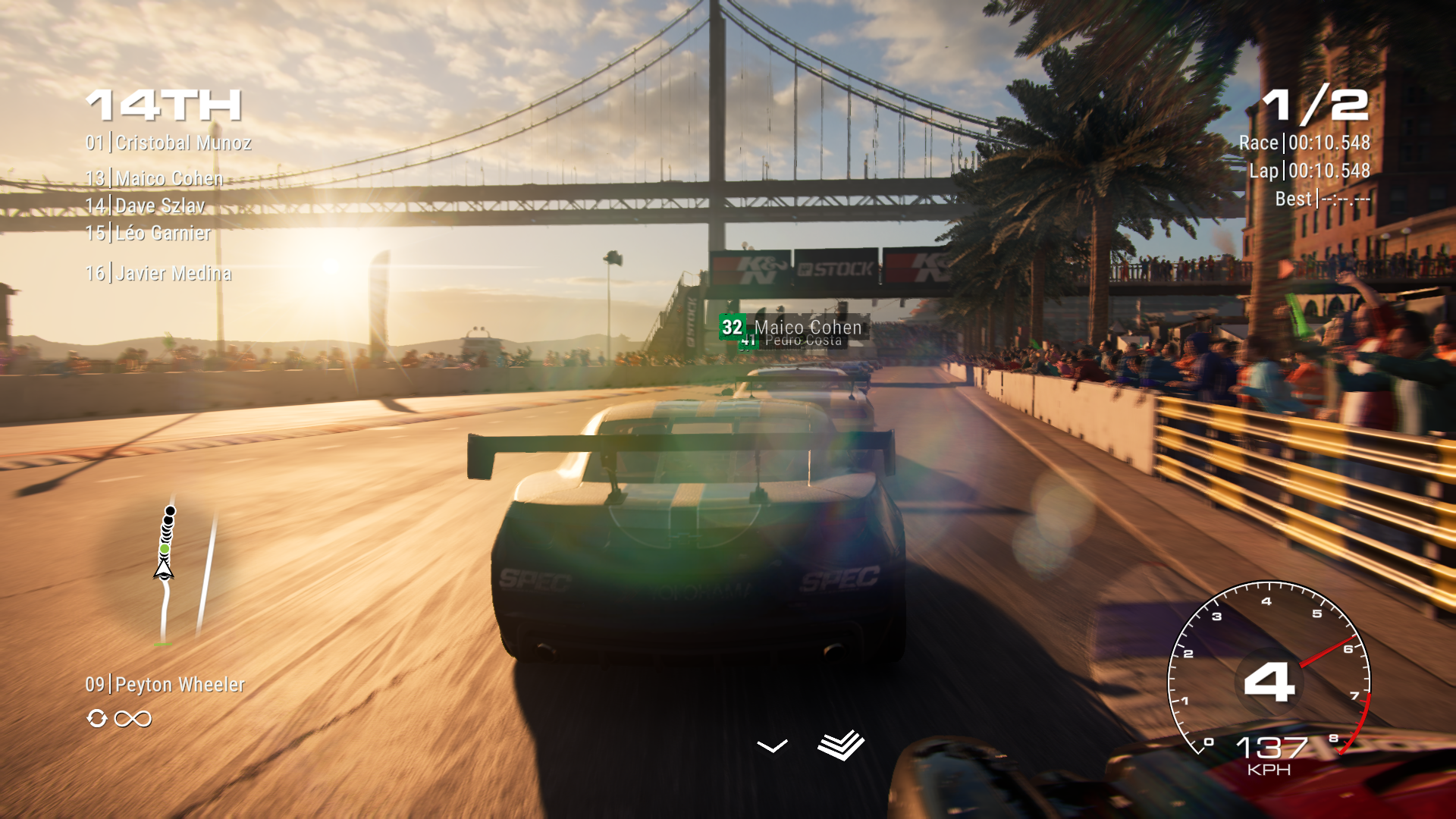Select Léo Garnier in the standings
Viewport: 1456px width, 819px height.
[148, 233]
